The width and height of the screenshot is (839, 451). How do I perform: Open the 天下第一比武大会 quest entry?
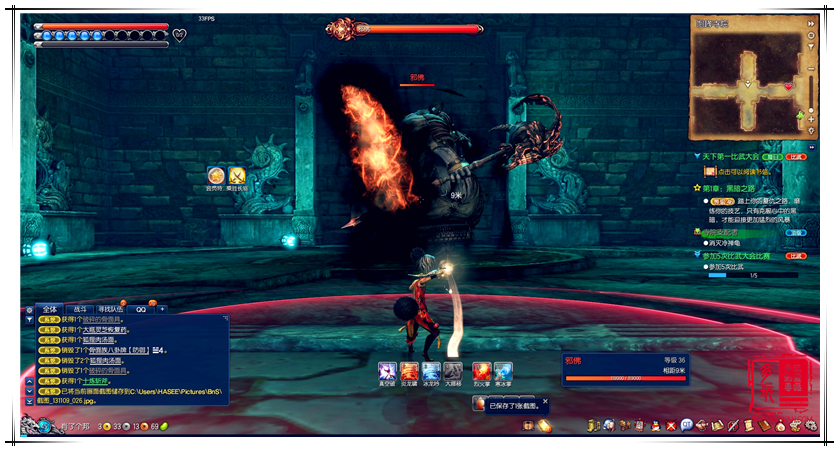pos(730,157)
